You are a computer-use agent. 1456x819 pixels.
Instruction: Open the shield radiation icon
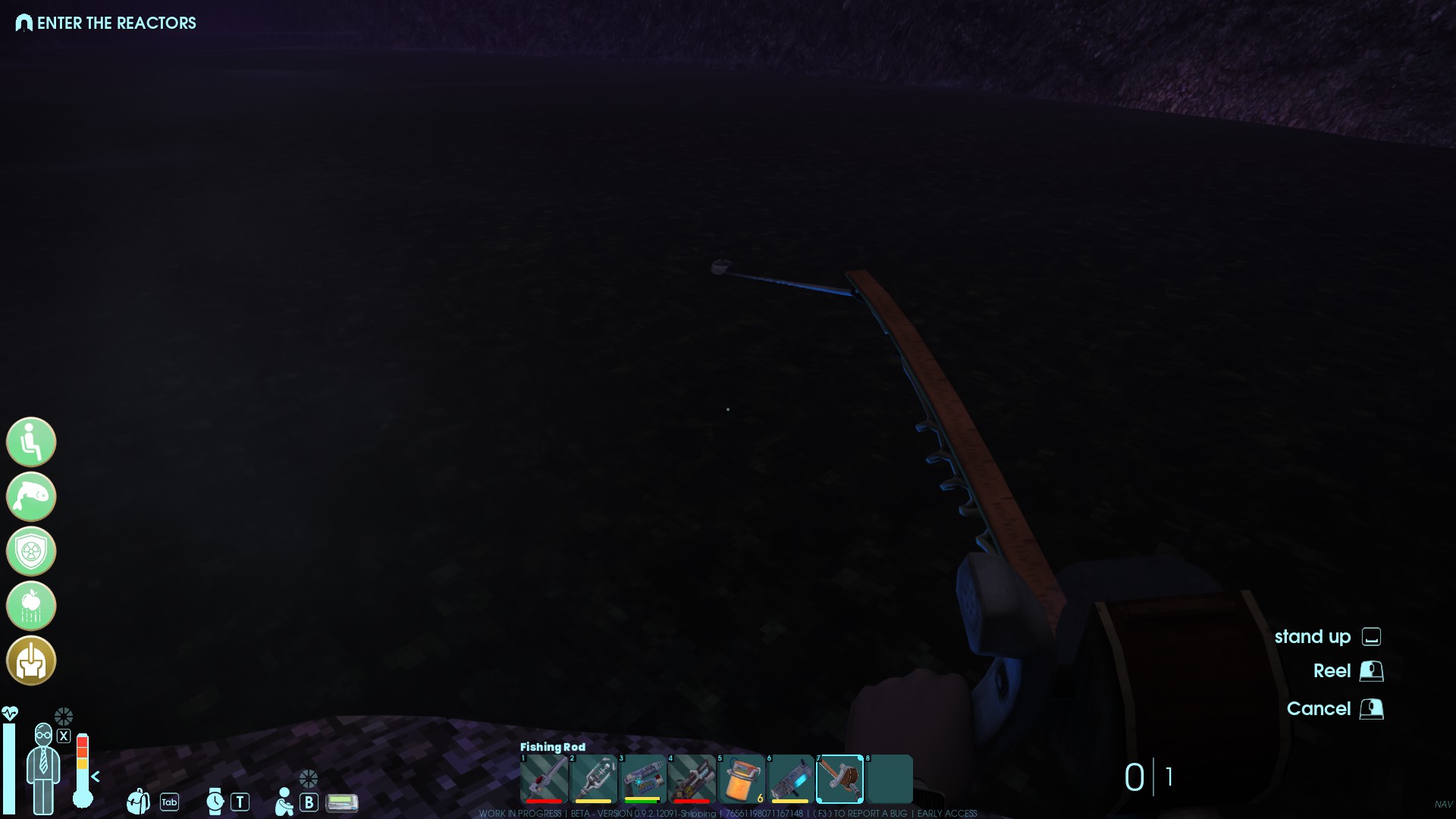point(31,551)
